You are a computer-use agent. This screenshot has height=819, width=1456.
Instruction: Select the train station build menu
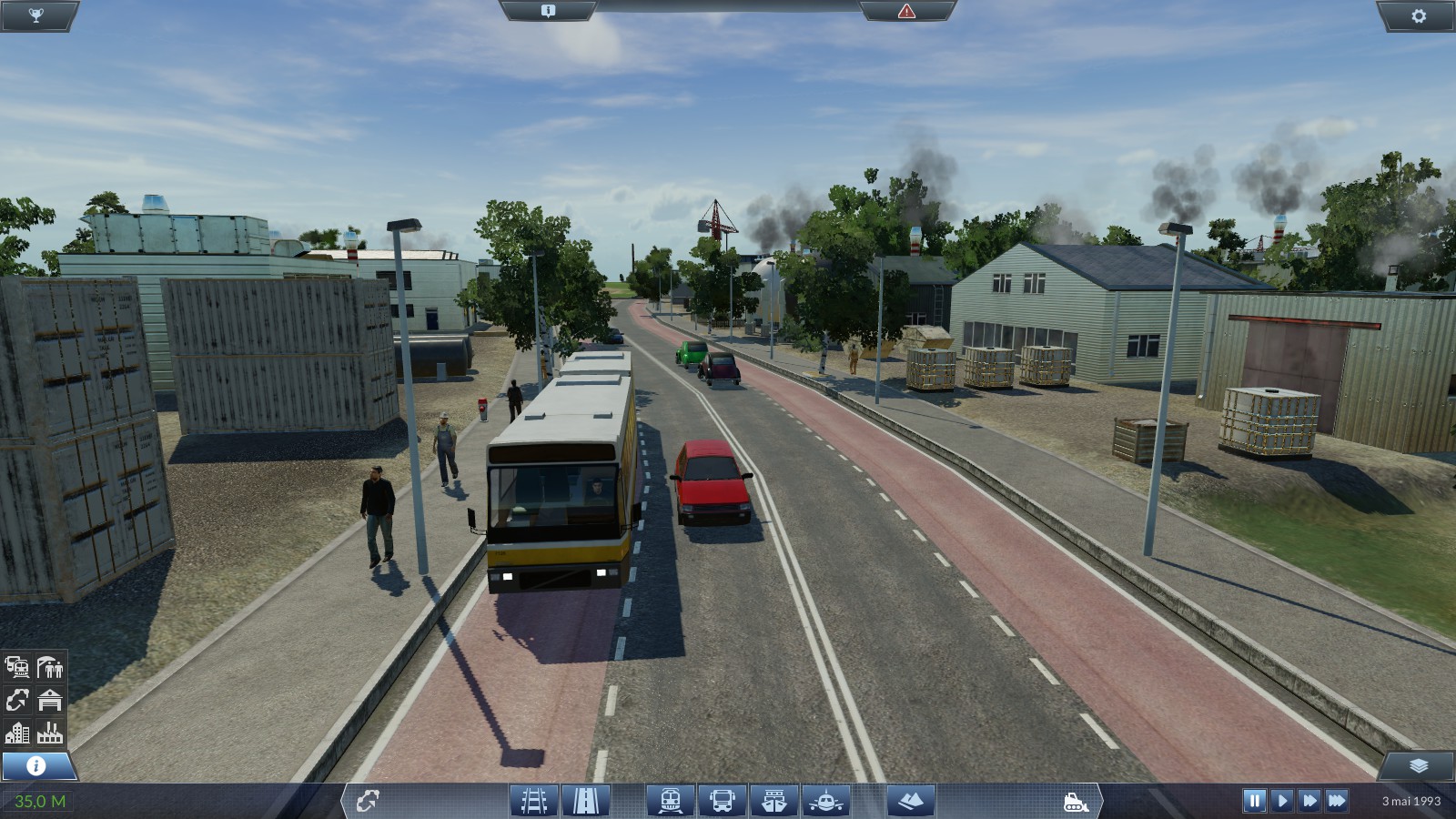[671, 801]
